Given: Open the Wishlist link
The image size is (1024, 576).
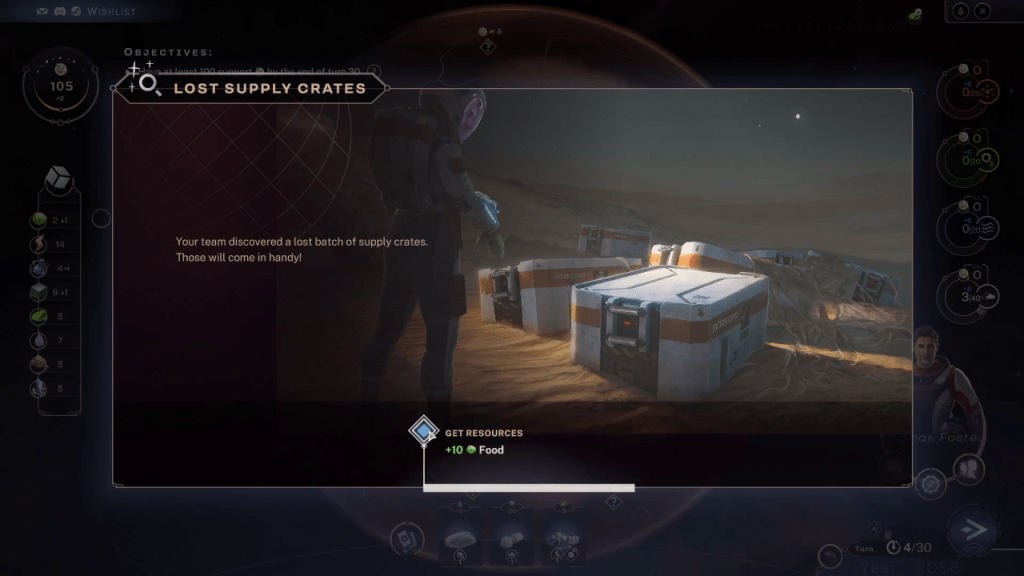Looking at the screenshot, I should coord(110,11).
